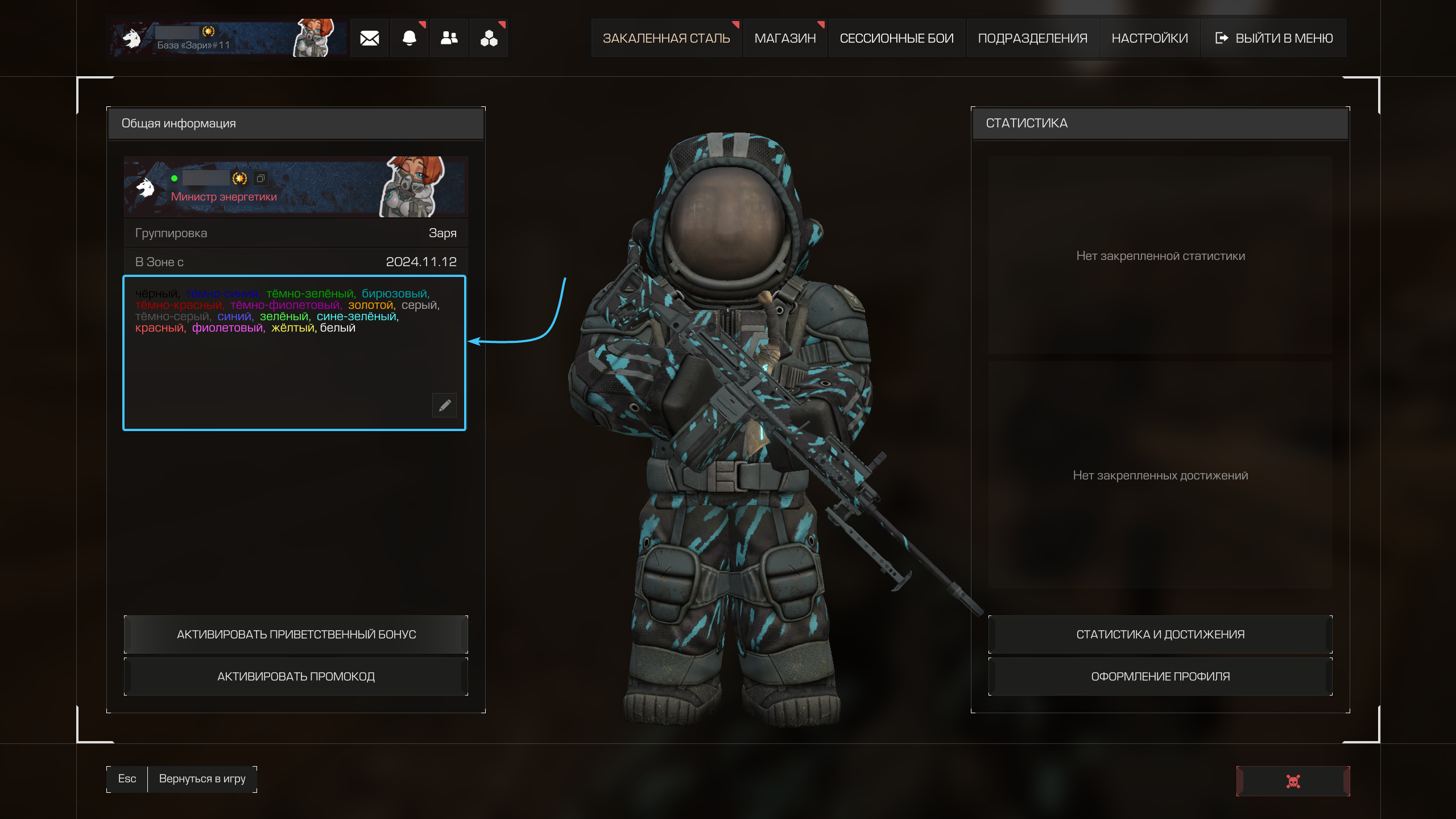Screen dimensions: 1456x819
Task: Open Оформление профиля customization
Action: coord(1160,676)
